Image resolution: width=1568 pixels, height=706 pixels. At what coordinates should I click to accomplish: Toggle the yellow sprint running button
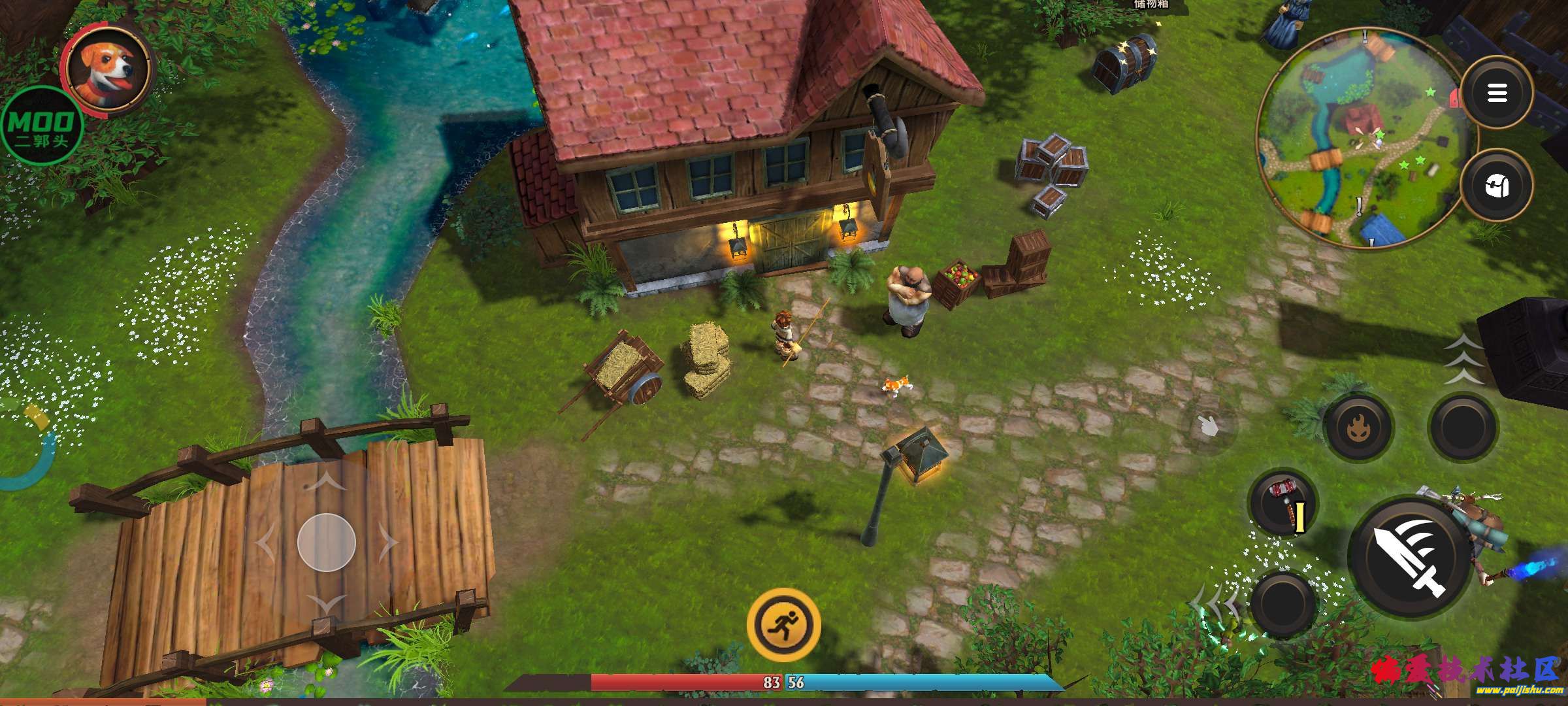[783, 624]
